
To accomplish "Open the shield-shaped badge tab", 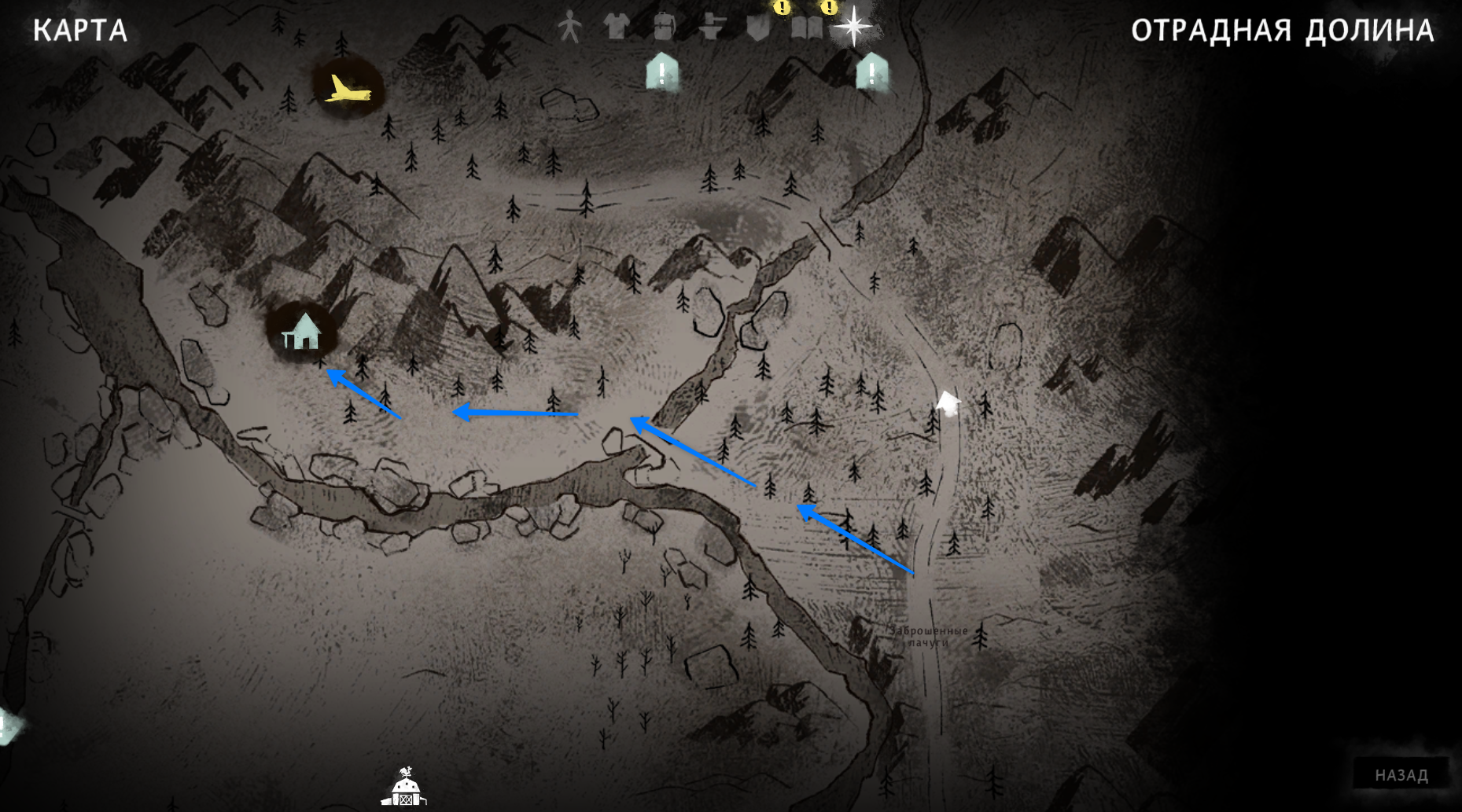I will click(758, 28).
